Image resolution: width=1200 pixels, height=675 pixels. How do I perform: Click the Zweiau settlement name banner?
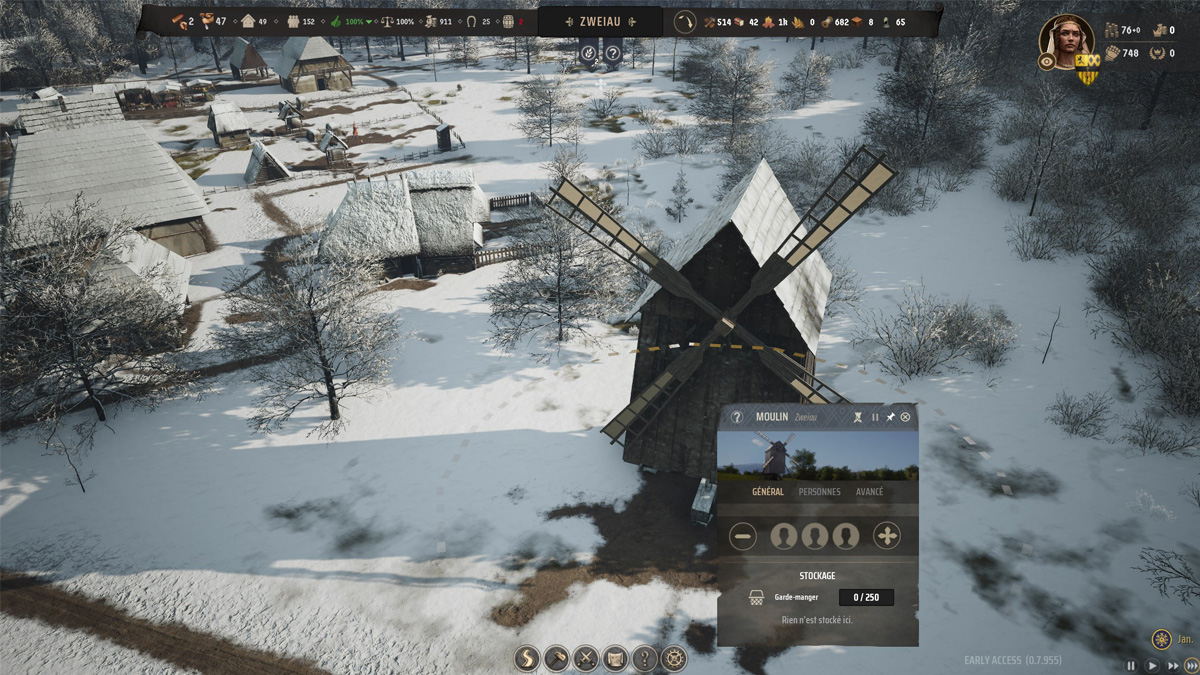point(600,20)
